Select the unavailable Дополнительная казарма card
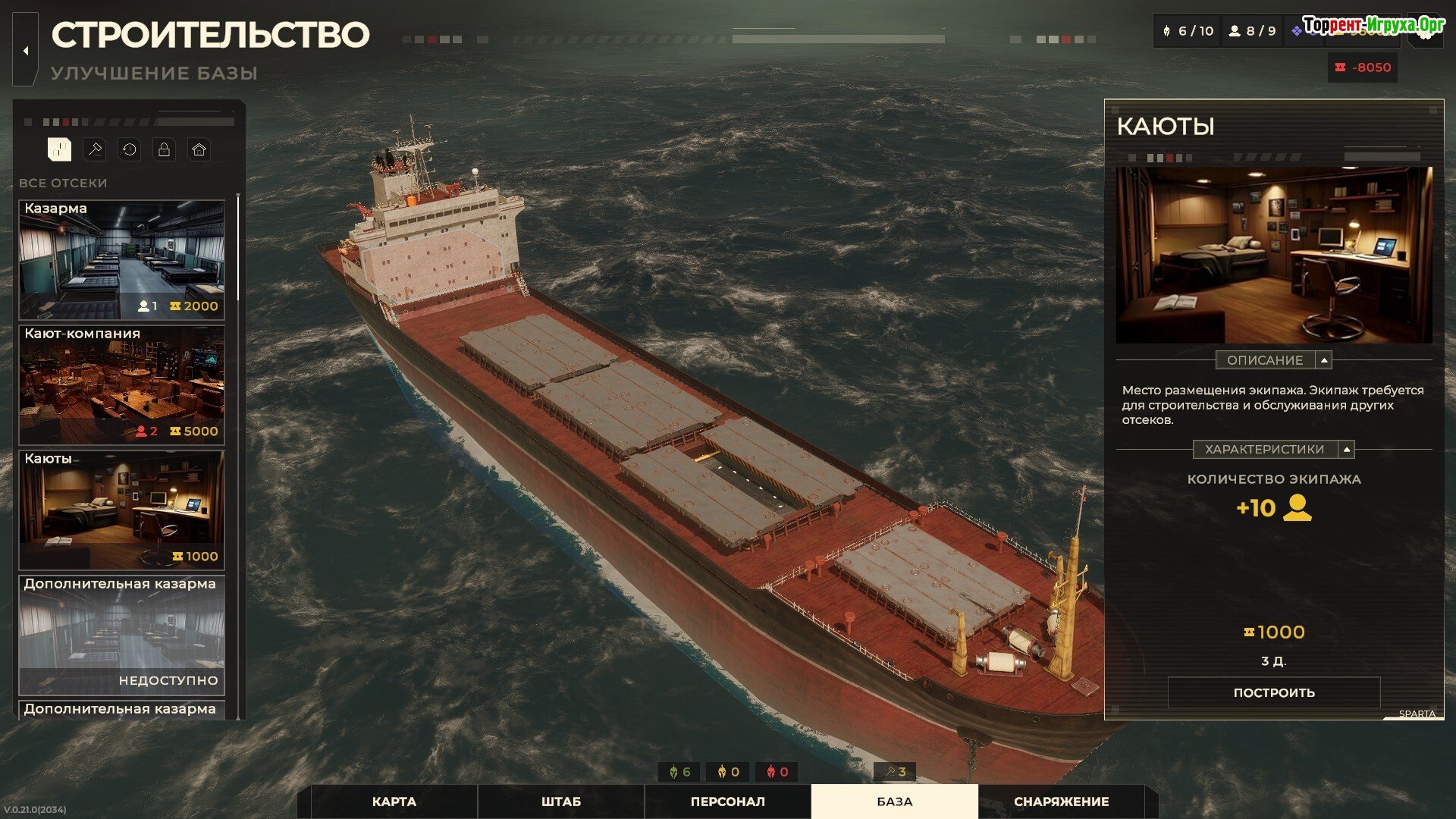 pyautogui.click(x=121, y=635)
